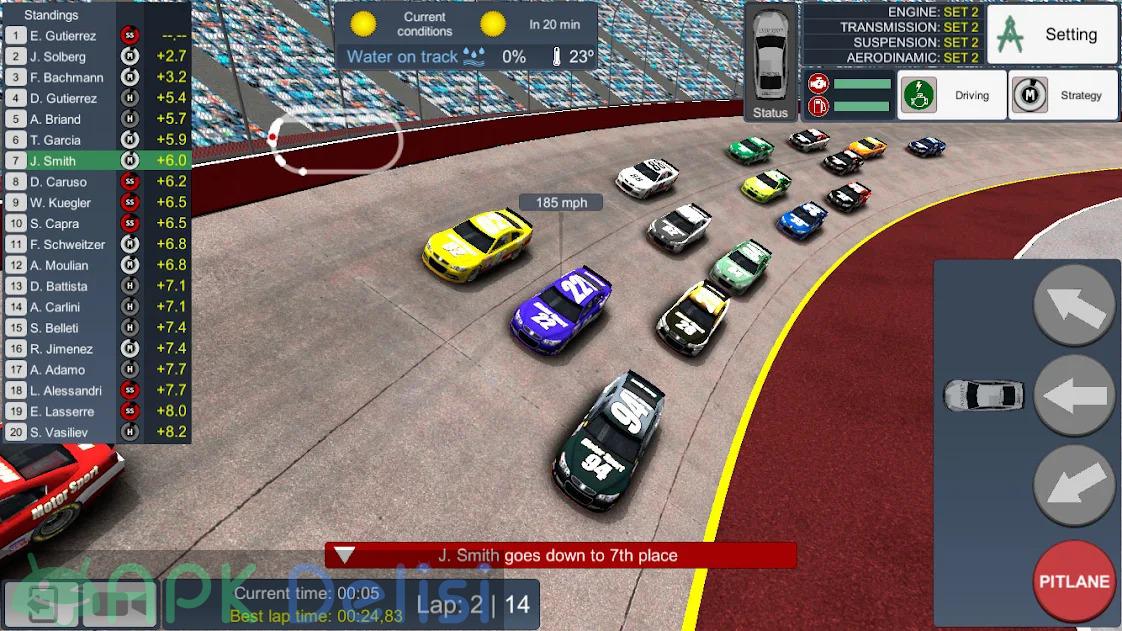
Task: Open the Setting panel
Action: coord(1052,35)
